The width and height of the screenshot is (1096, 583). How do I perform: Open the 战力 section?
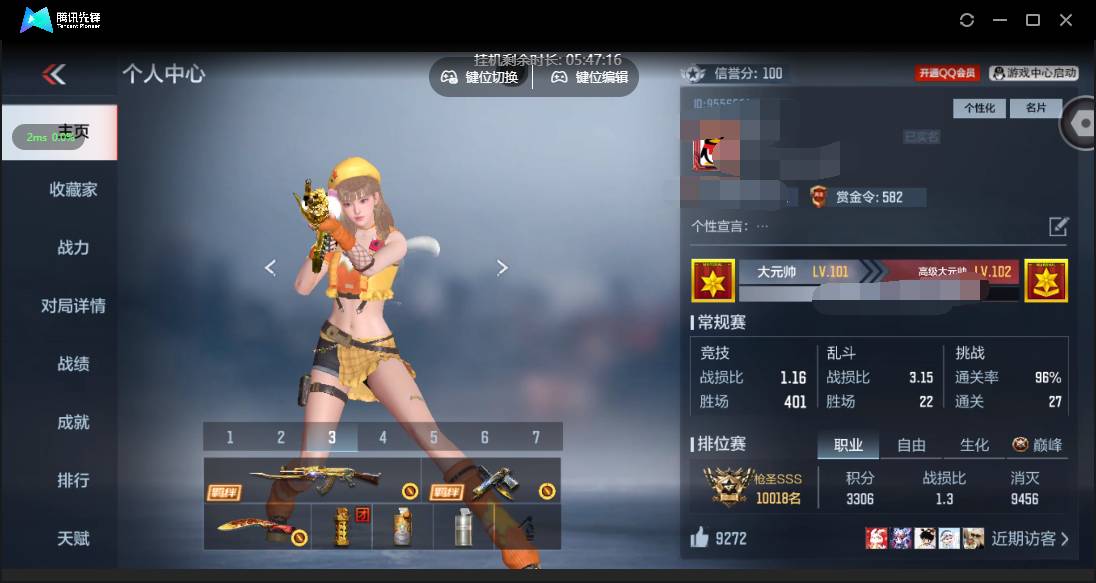point(73,248)
